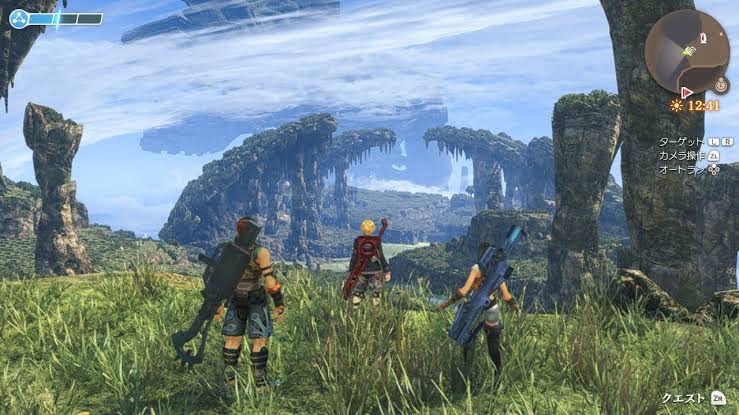Click the landmark marker on the minimap

704,37
